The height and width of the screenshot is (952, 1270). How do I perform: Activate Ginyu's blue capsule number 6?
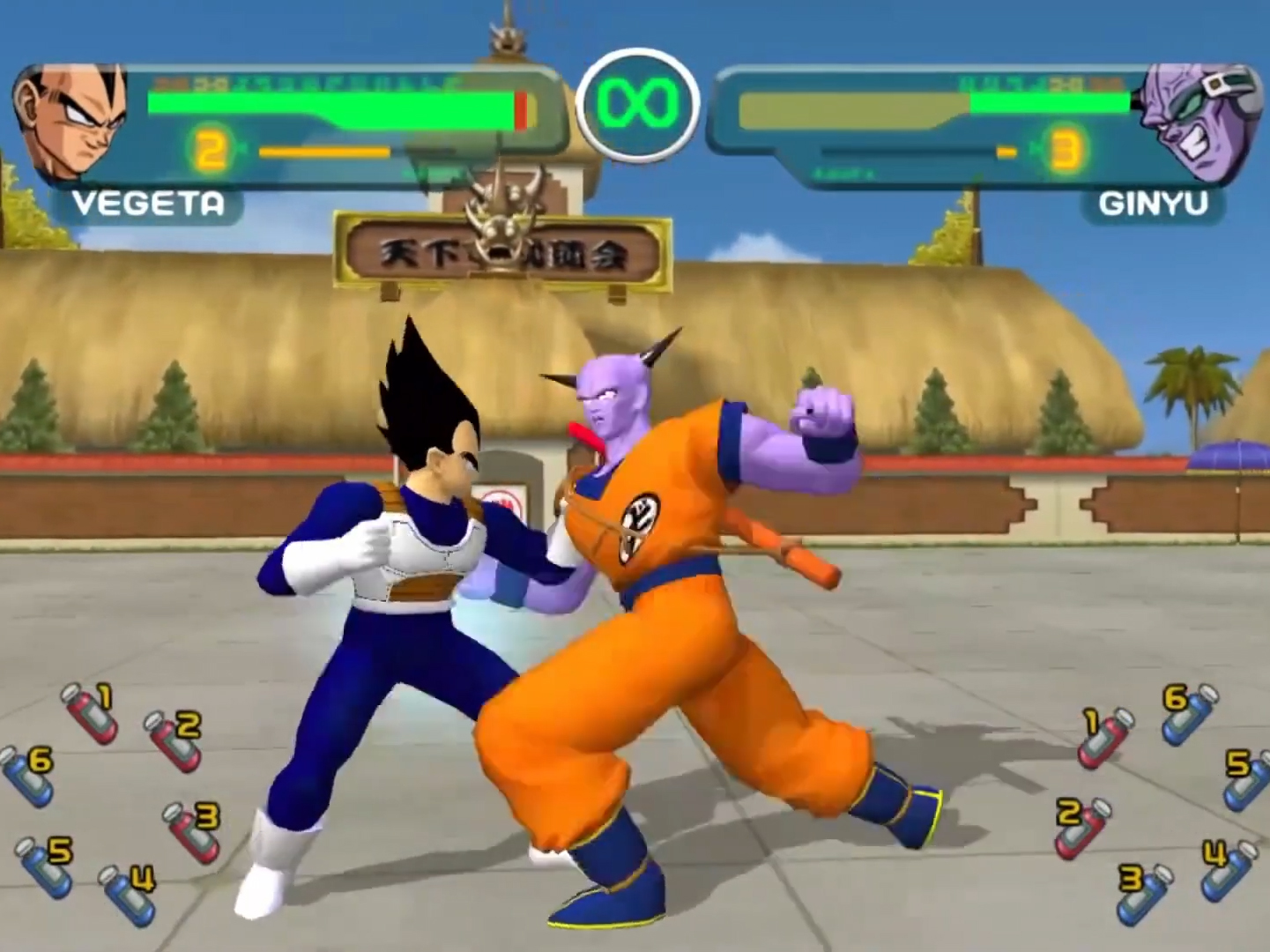1189,713
